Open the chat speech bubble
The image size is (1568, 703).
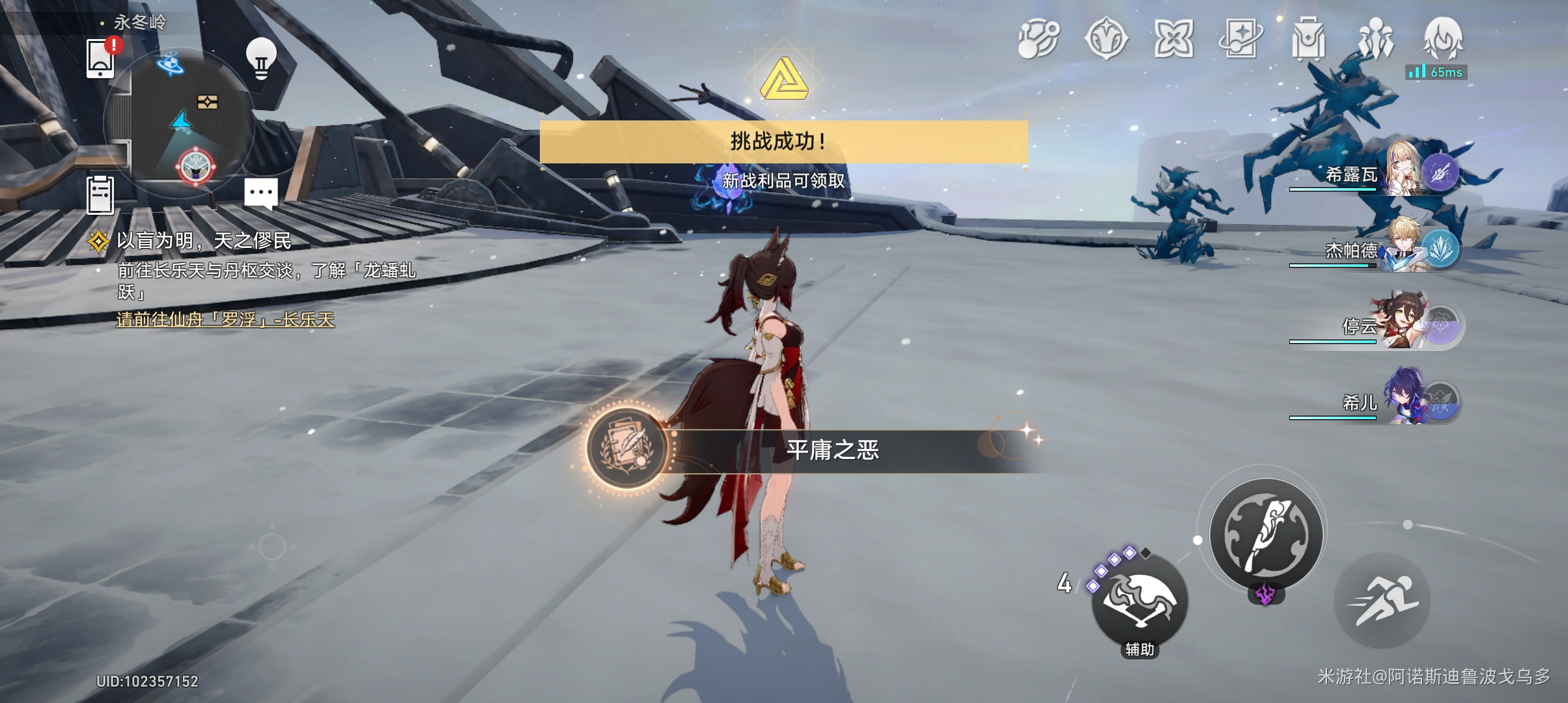point(260,193)
